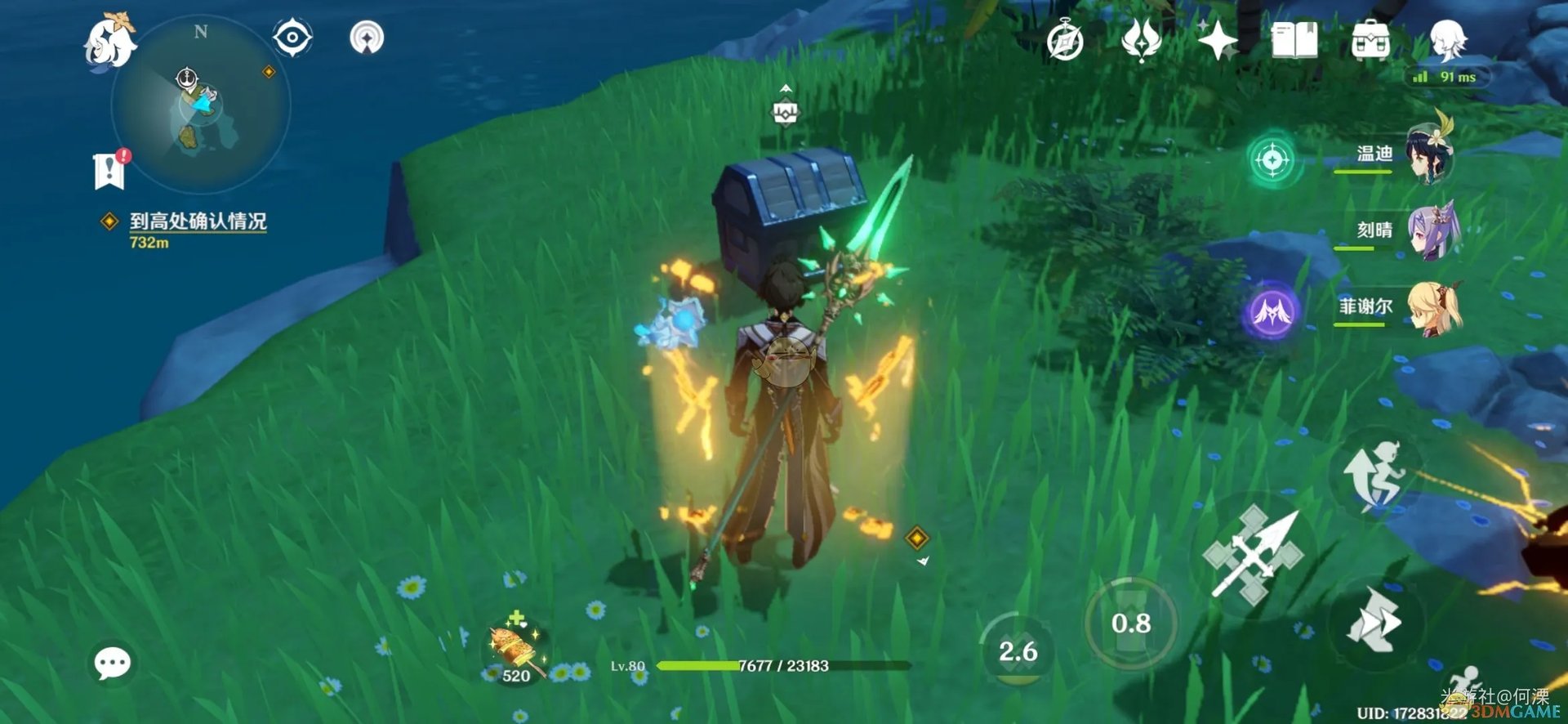Tap the jump button

(1377, 475)
